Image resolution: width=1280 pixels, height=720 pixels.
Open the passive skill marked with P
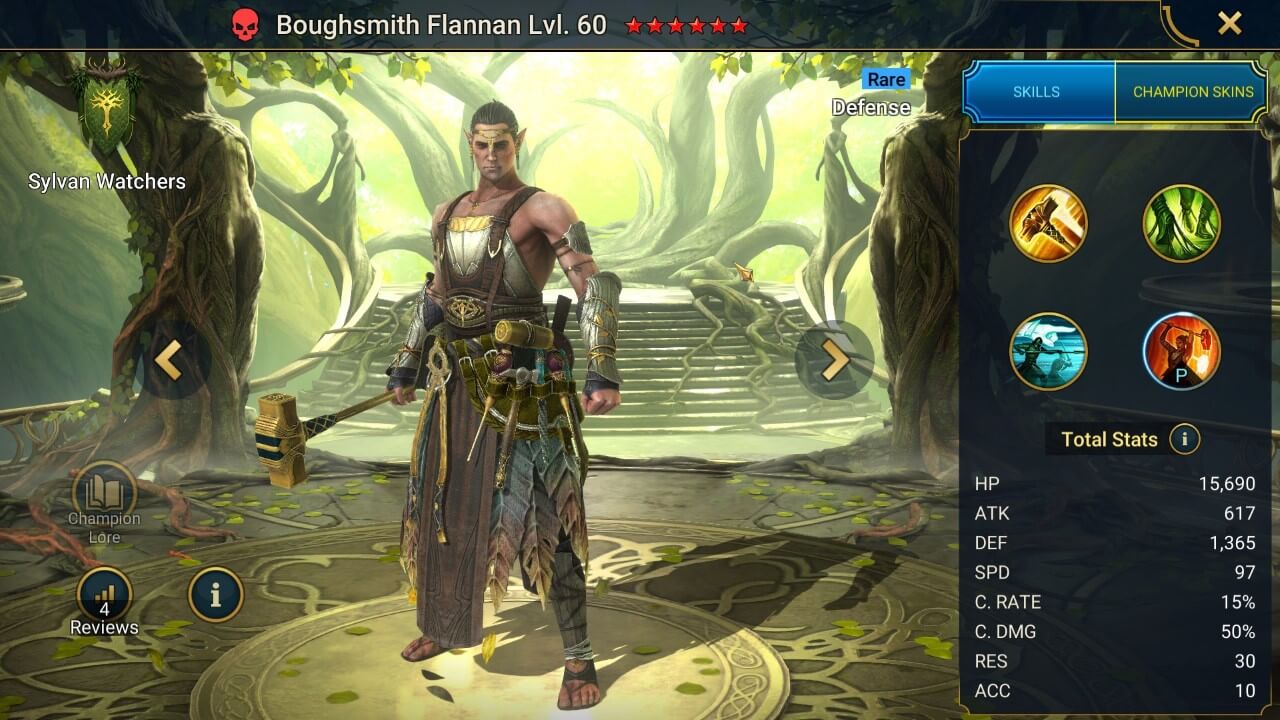pos(1181,352)
